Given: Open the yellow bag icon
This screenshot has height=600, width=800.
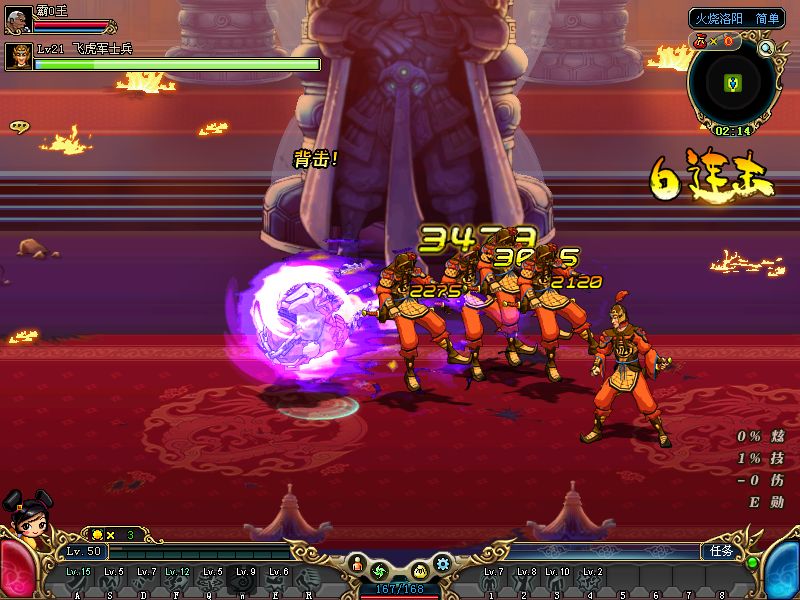Looking at the screenshot, I should point(419,571).
